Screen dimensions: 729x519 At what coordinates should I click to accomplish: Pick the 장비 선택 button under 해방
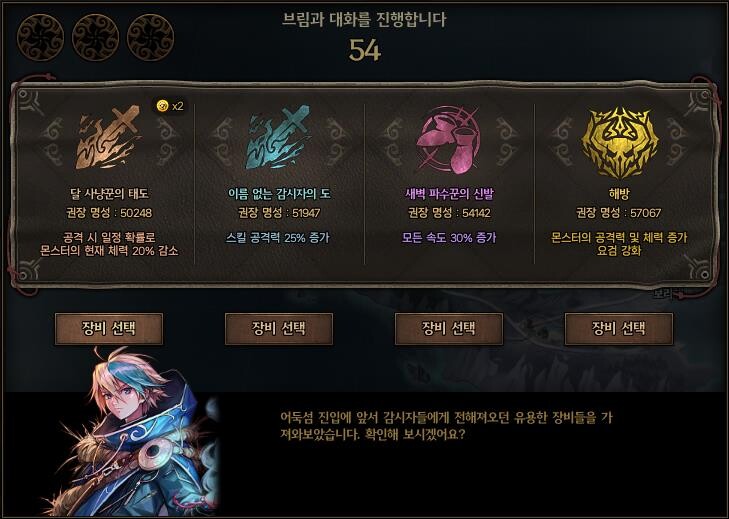(619, 328)
